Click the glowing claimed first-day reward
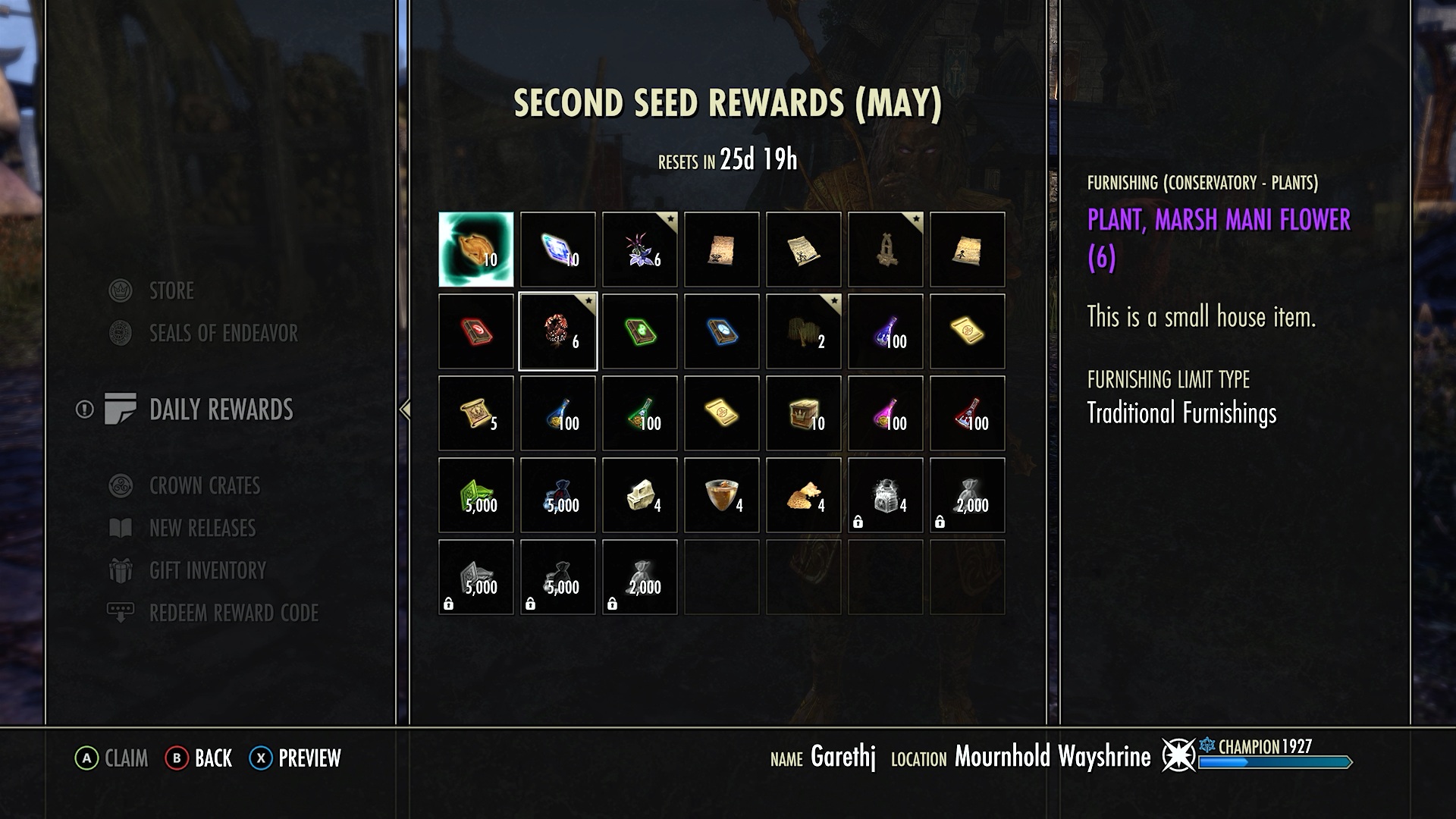1456x819 pixels. pos(475,249)
